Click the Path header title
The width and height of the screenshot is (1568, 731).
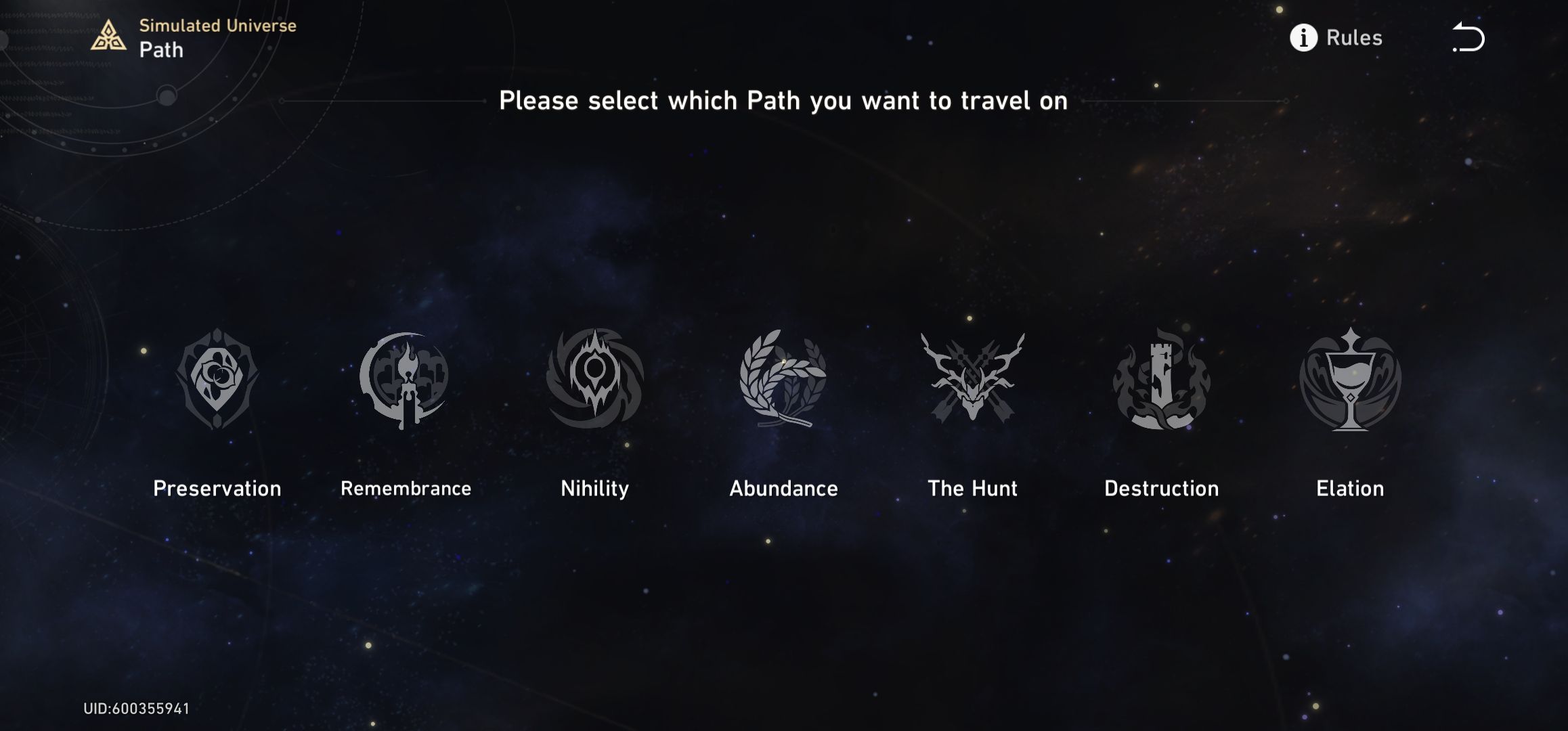[162, 49]
